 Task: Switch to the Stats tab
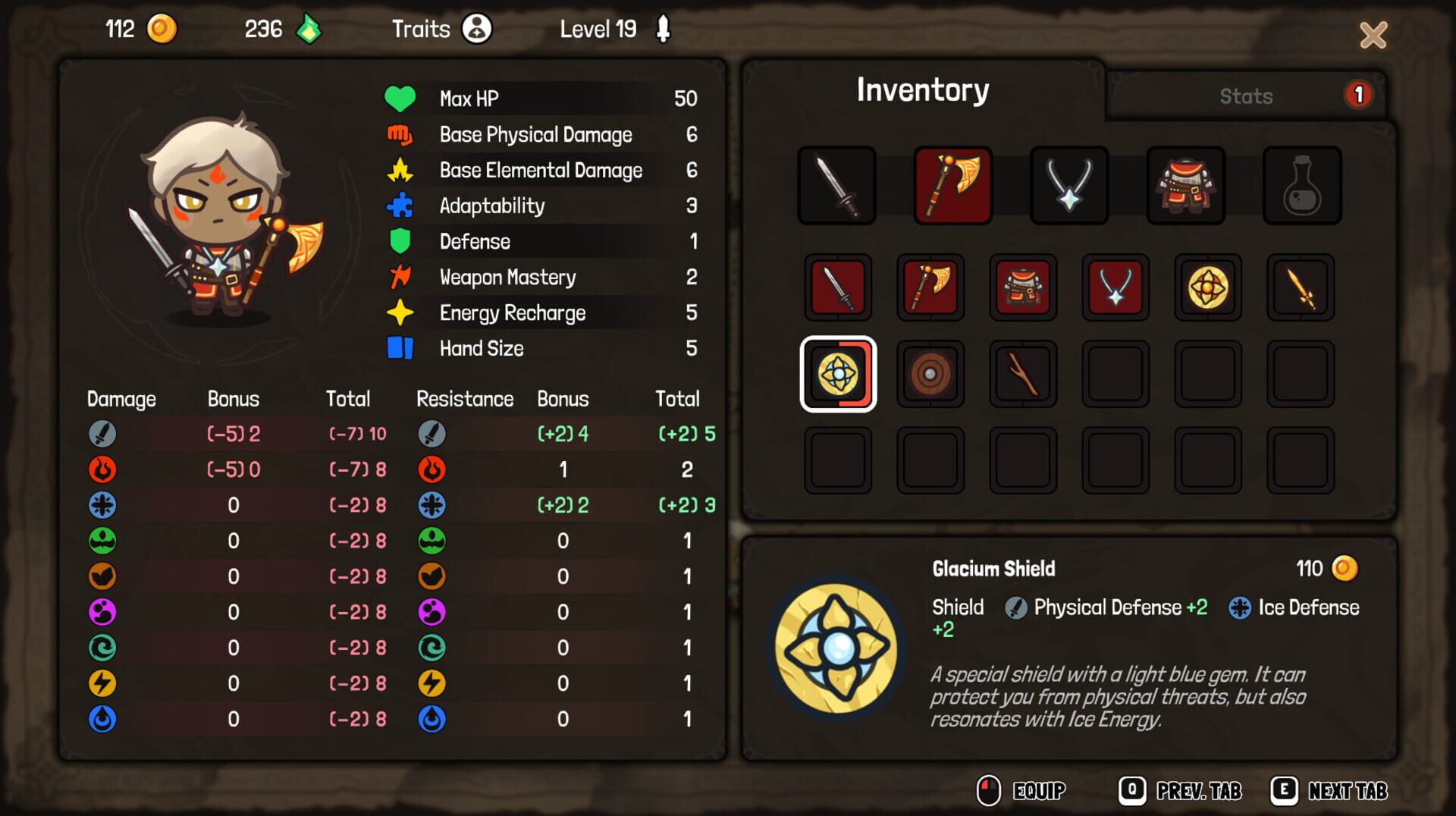[x=1244, y=96]
